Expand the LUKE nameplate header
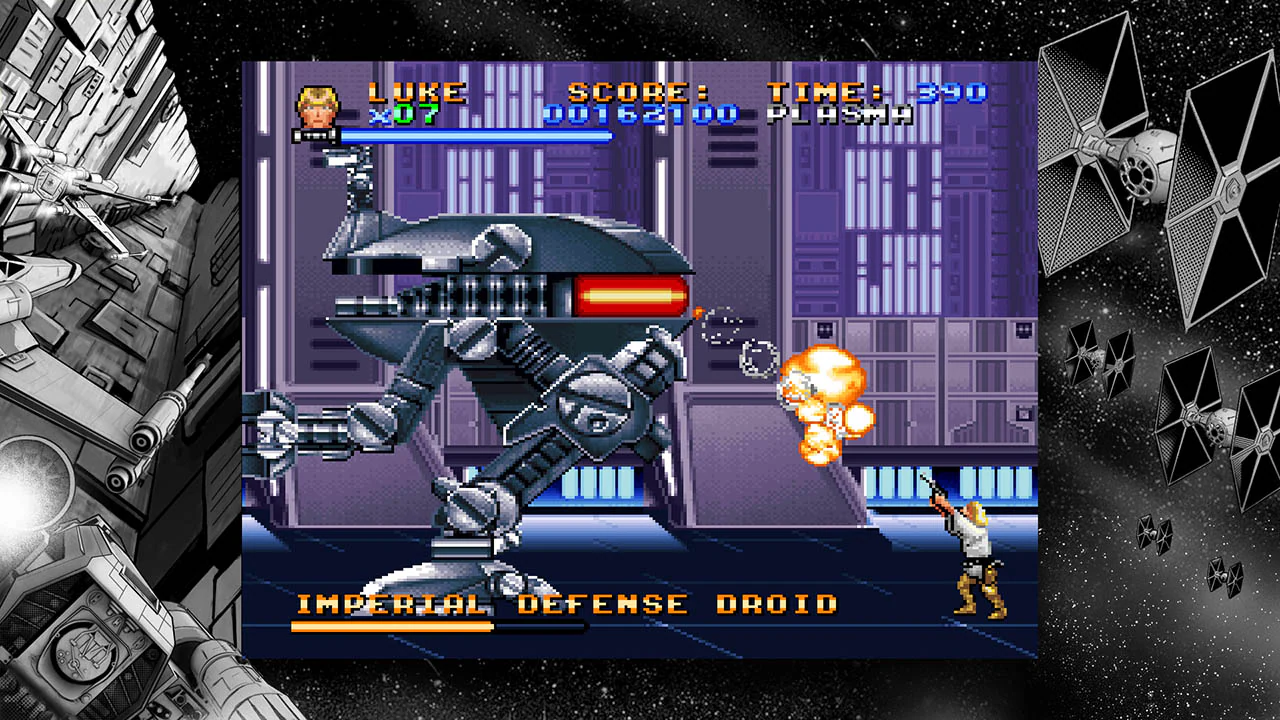Viewport: 1280px width, 720px height. point(415,90)
